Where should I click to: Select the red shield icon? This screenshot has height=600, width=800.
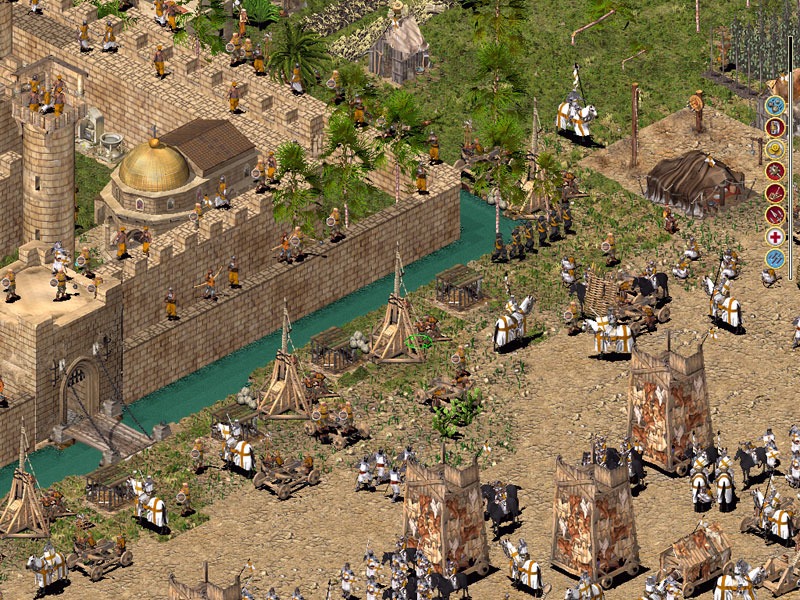point(775,127)
